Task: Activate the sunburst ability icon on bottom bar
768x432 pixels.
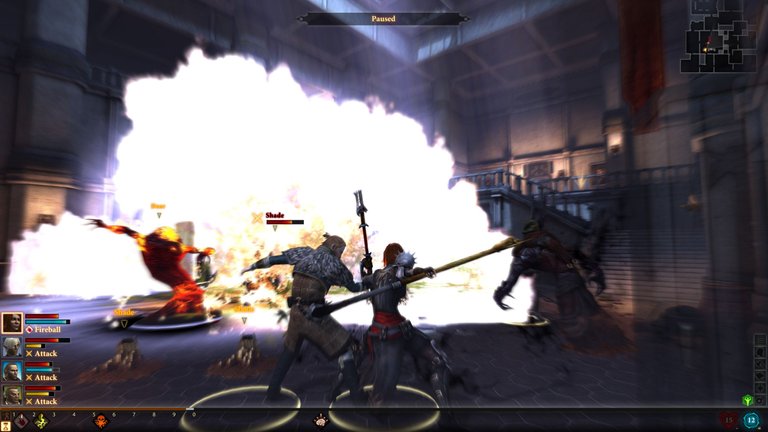Action: [x=320, y=421]
